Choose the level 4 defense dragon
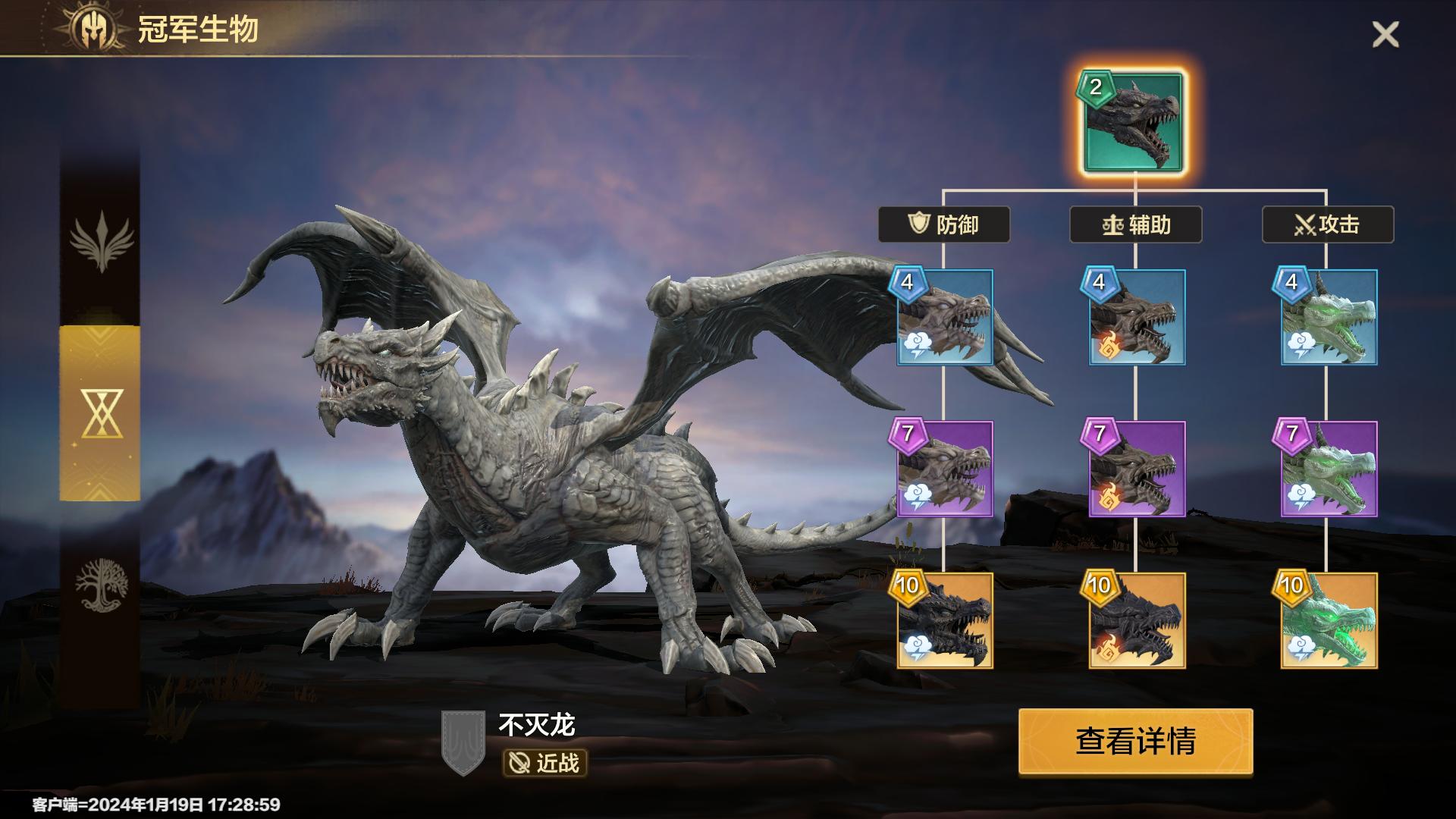 (x=944, y=317)
